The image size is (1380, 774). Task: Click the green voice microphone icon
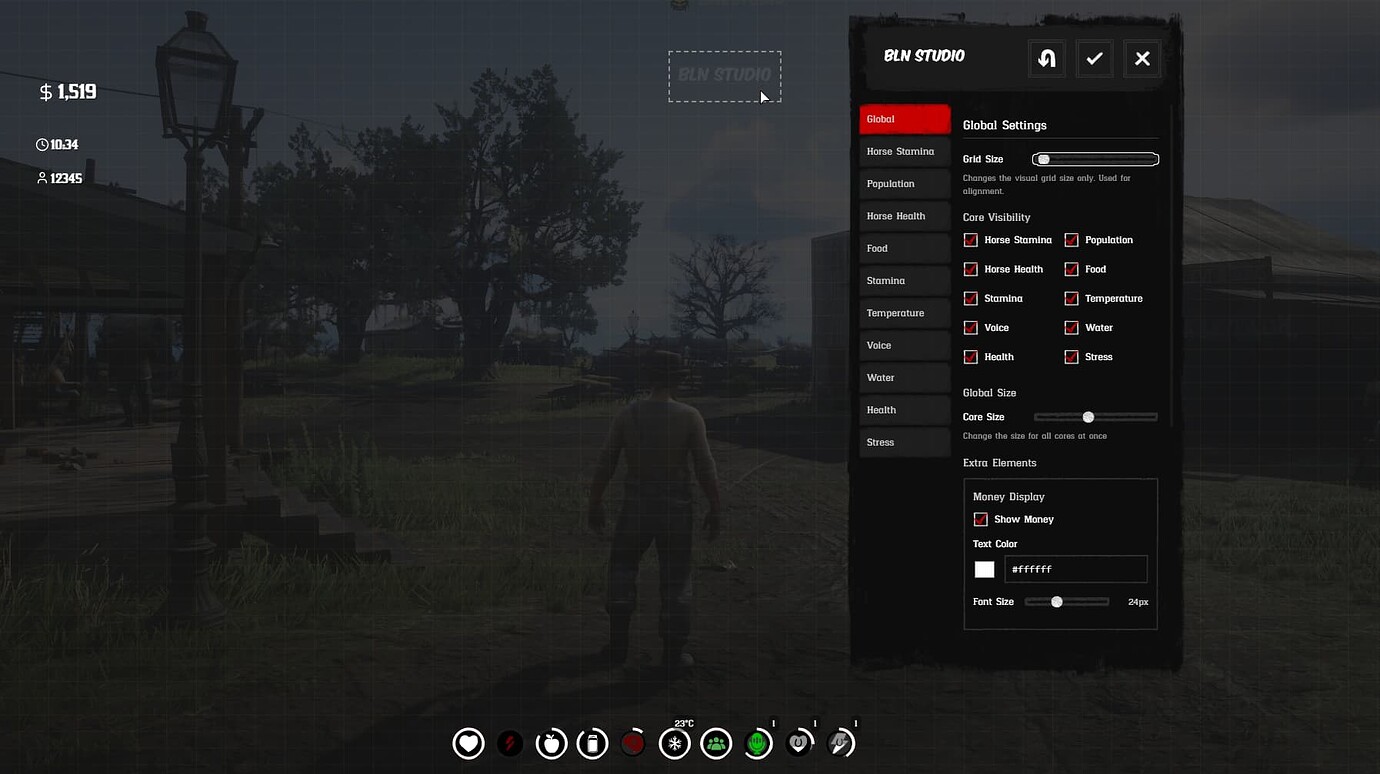click(757, 742)
